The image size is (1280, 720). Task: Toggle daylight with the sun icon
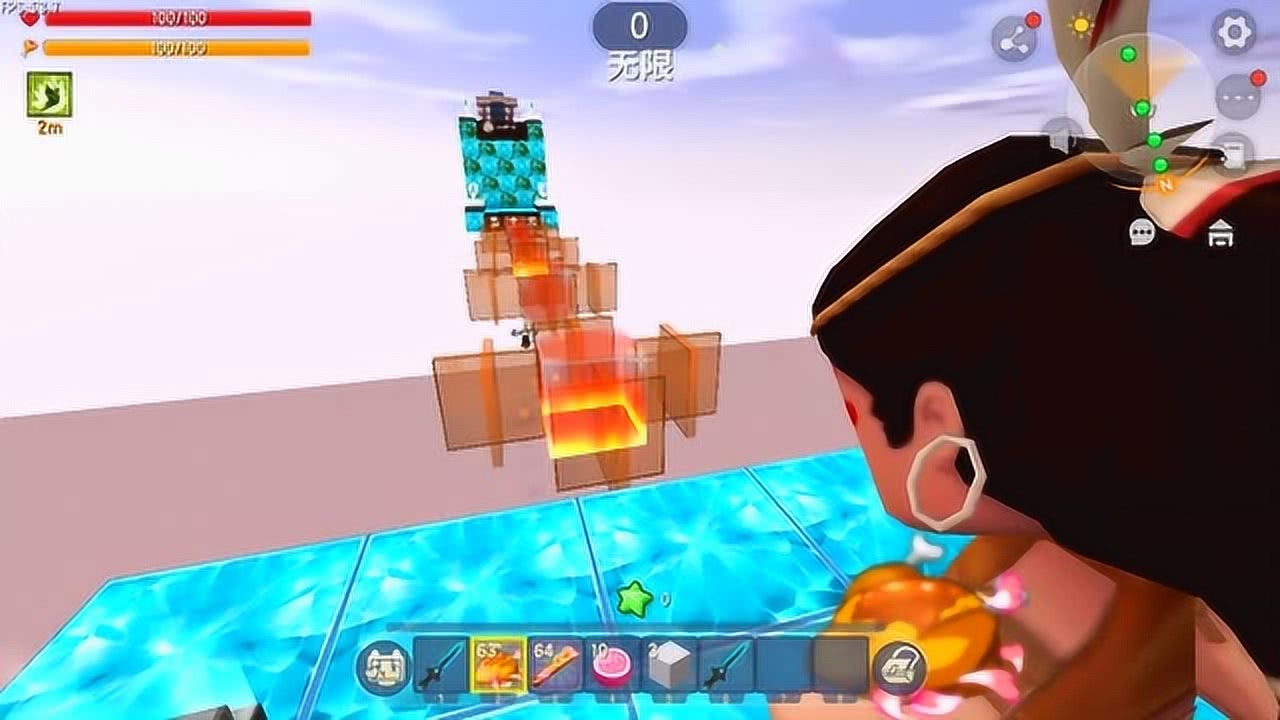point(1080,23)
